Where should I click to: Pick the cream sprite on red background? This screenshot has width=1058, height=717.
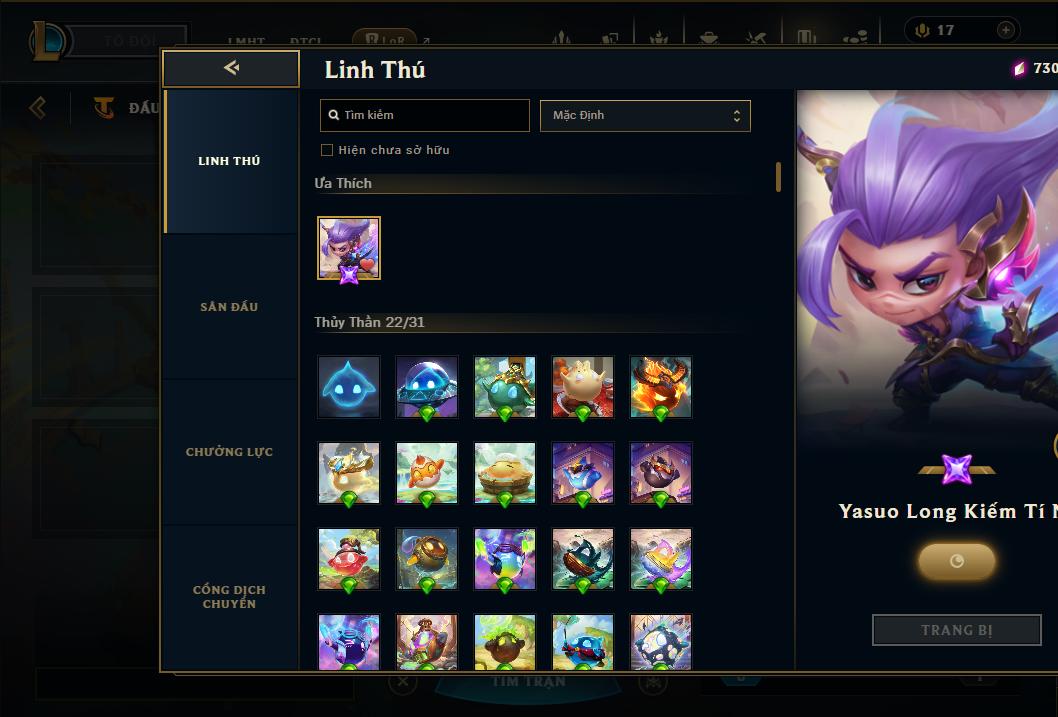coord(583,386)
